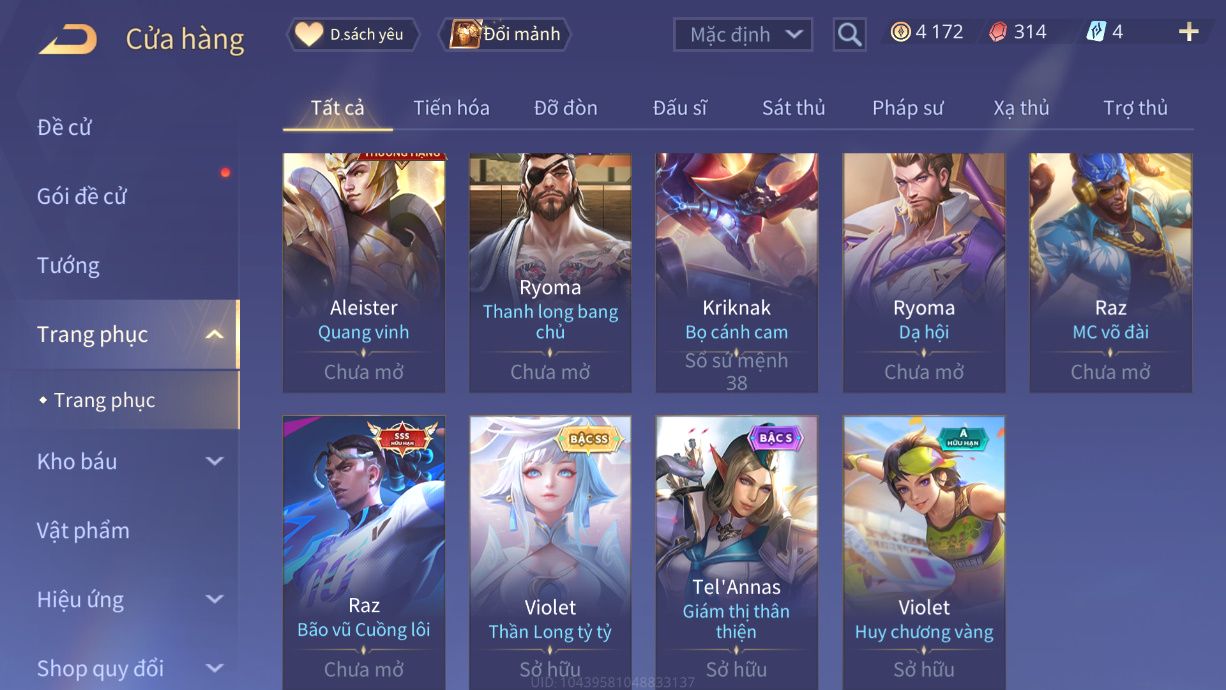Screen dimensions: 1226x690
Task: Add currency with the plus button
Action: click(x=1188, y=33)
